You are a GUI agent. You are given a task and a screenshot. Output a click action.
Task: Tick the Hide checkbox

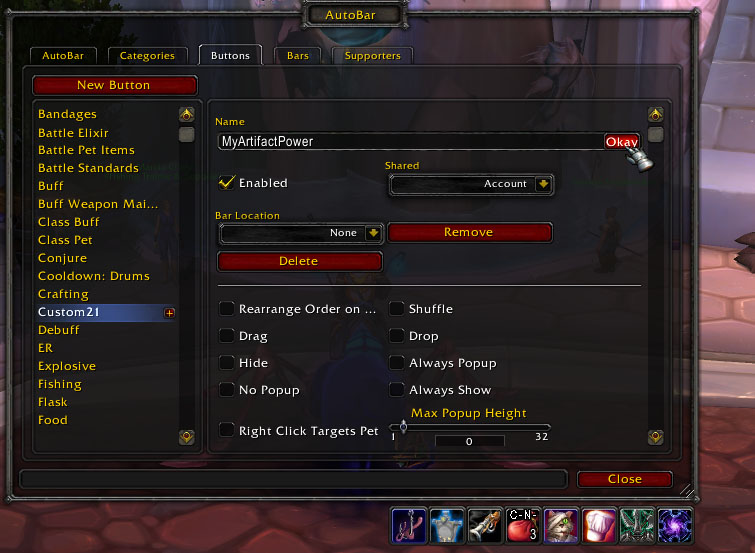tap(227, 363)
